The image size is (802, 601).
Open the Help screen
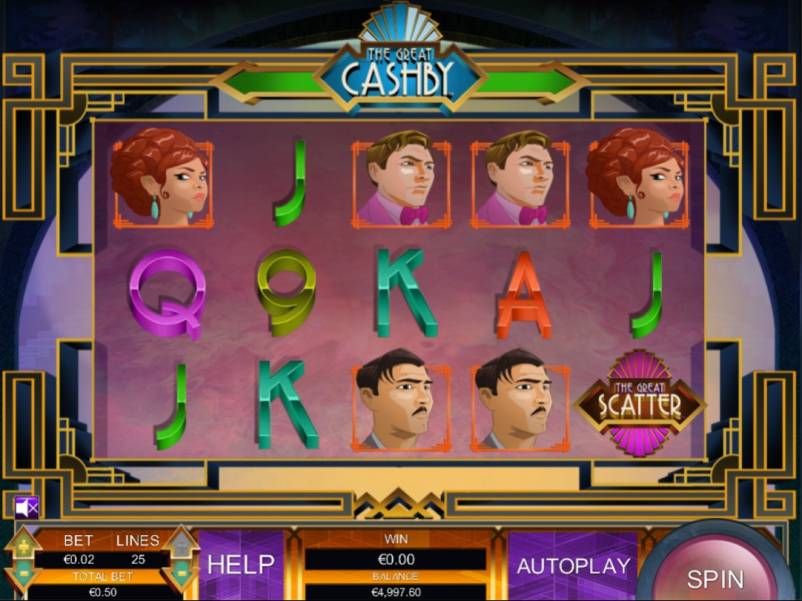coord(240,564)
